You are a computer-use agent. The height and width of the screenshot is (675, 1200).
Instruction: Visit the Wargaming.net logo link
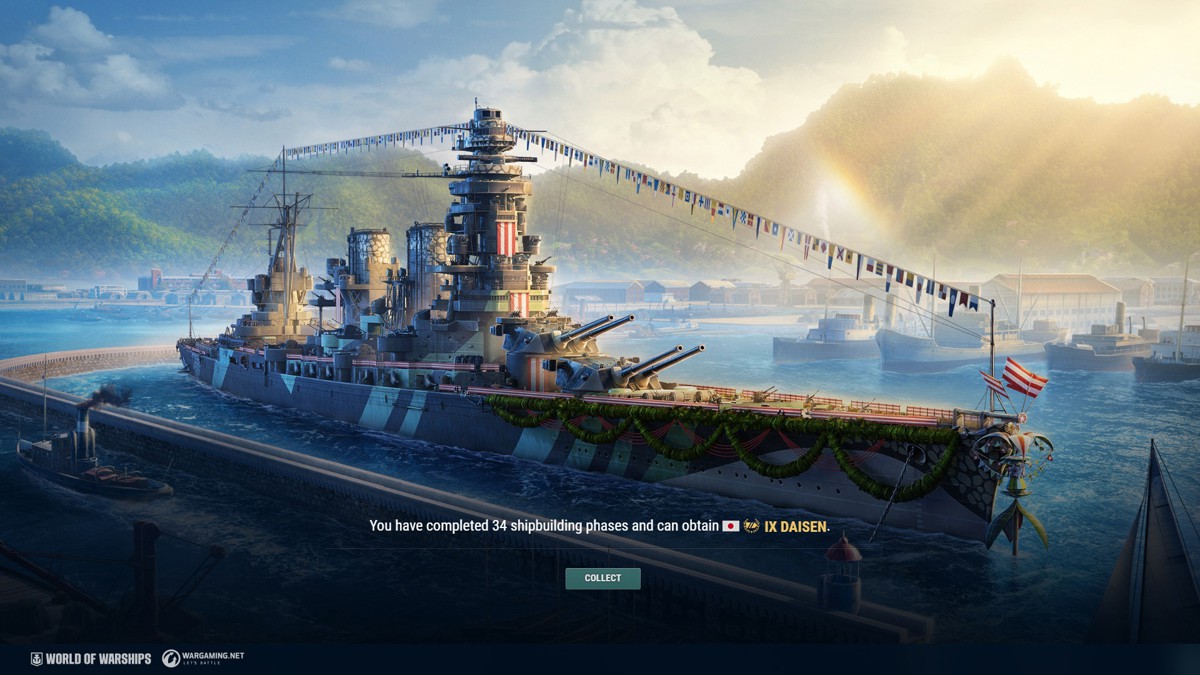(x=203, y=658)
